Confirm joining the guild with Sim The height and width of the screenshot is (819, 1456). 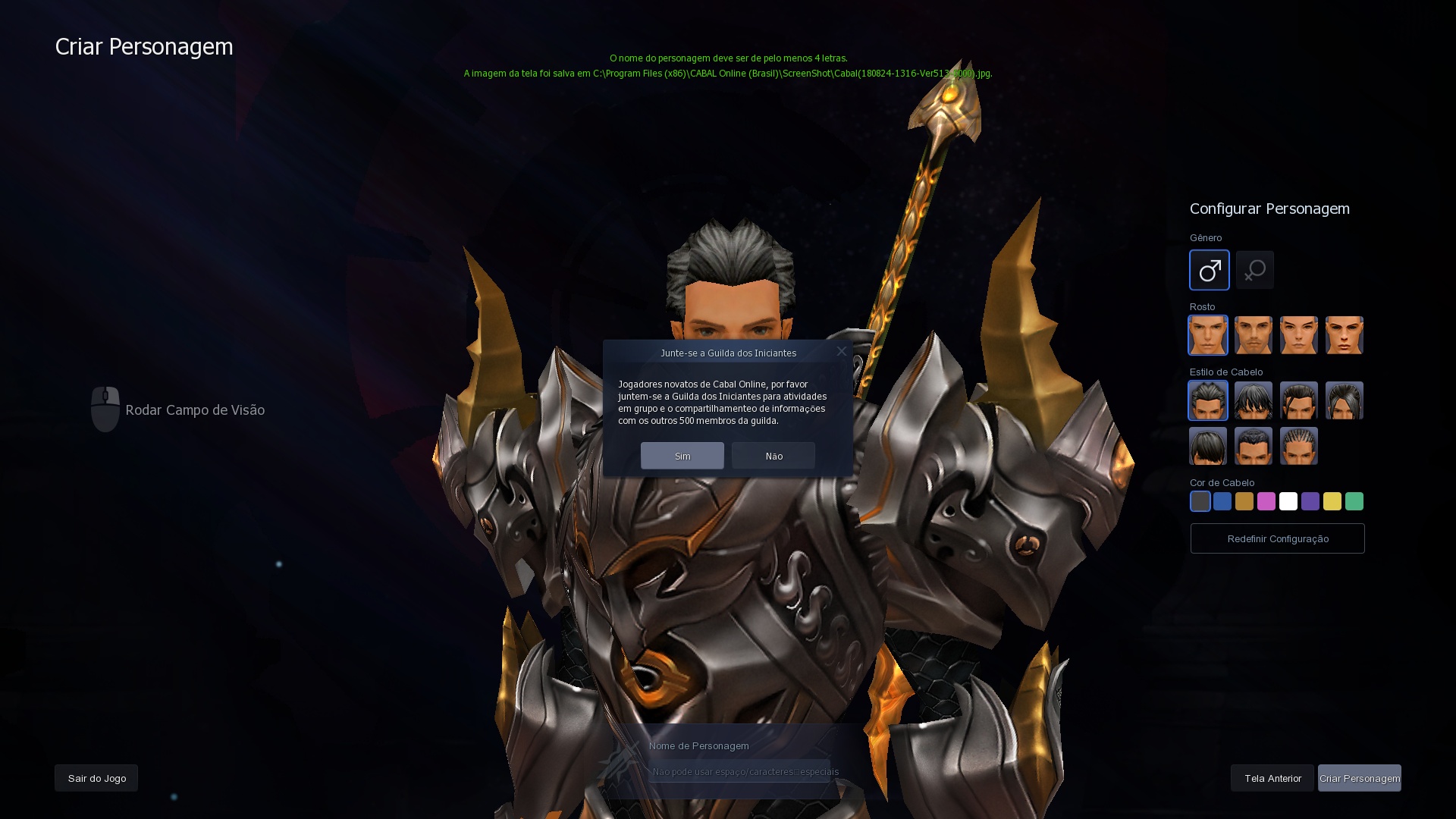coord(682,456)
